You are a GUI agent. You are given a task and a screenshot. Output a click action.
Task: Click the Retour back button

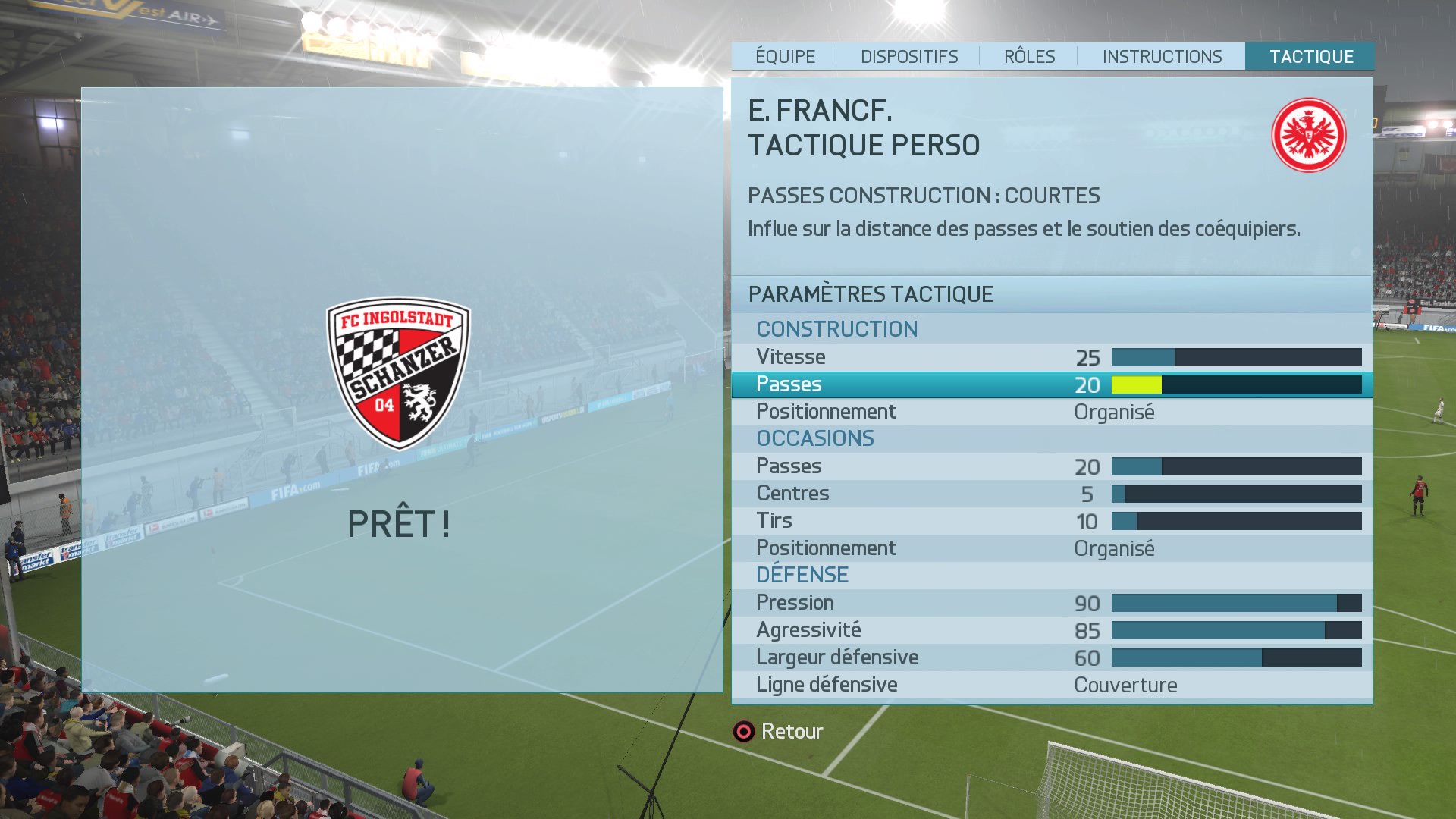(778, 731)
